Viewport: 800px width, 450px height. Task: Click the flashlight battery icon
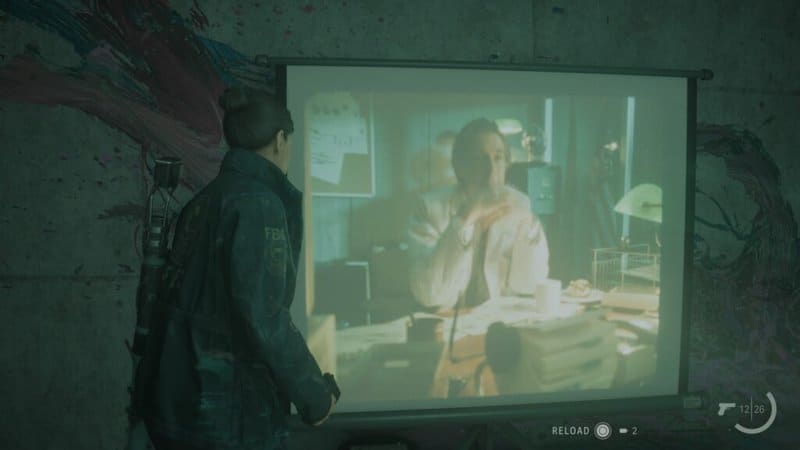(x=623, y=431)
